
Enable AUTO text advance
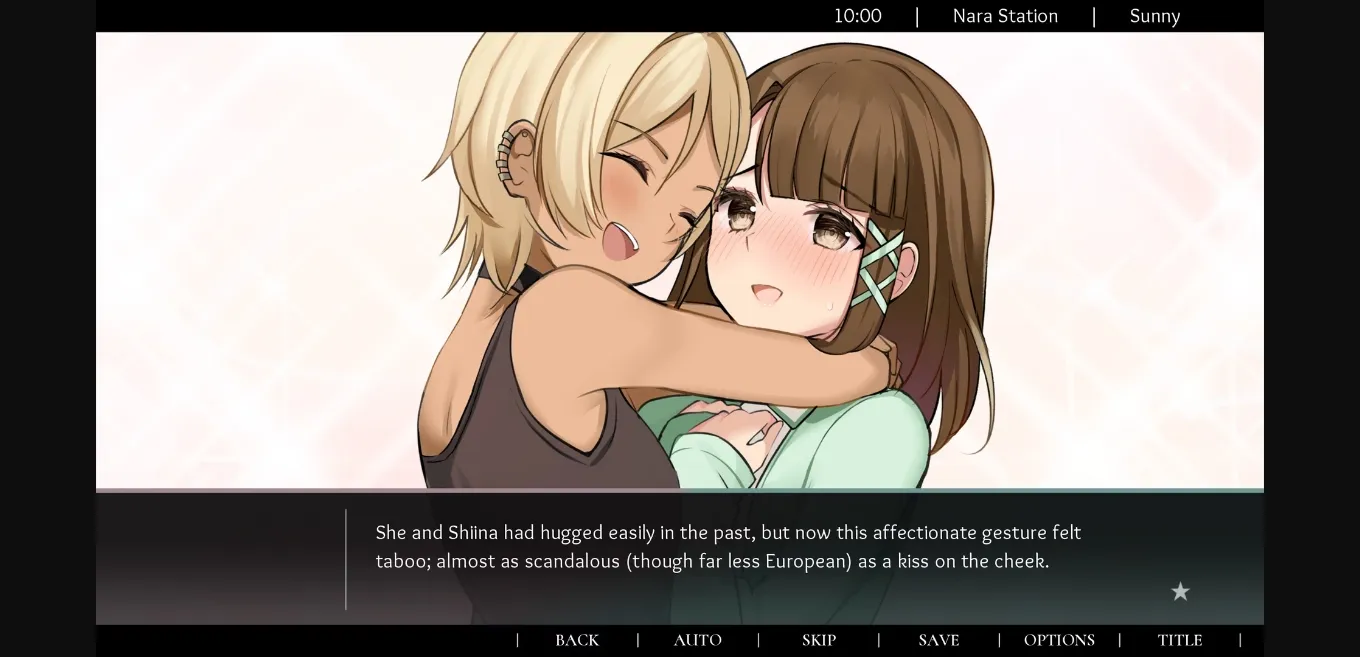click(x=697, y=640)
